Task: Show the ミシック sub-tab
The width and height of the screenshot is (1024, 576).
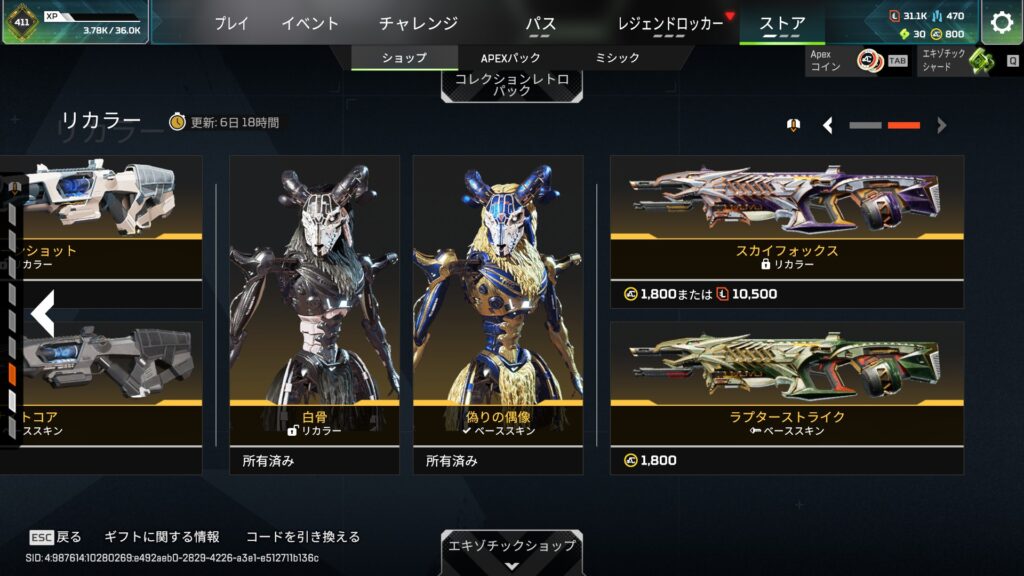Action: [617, 58]
